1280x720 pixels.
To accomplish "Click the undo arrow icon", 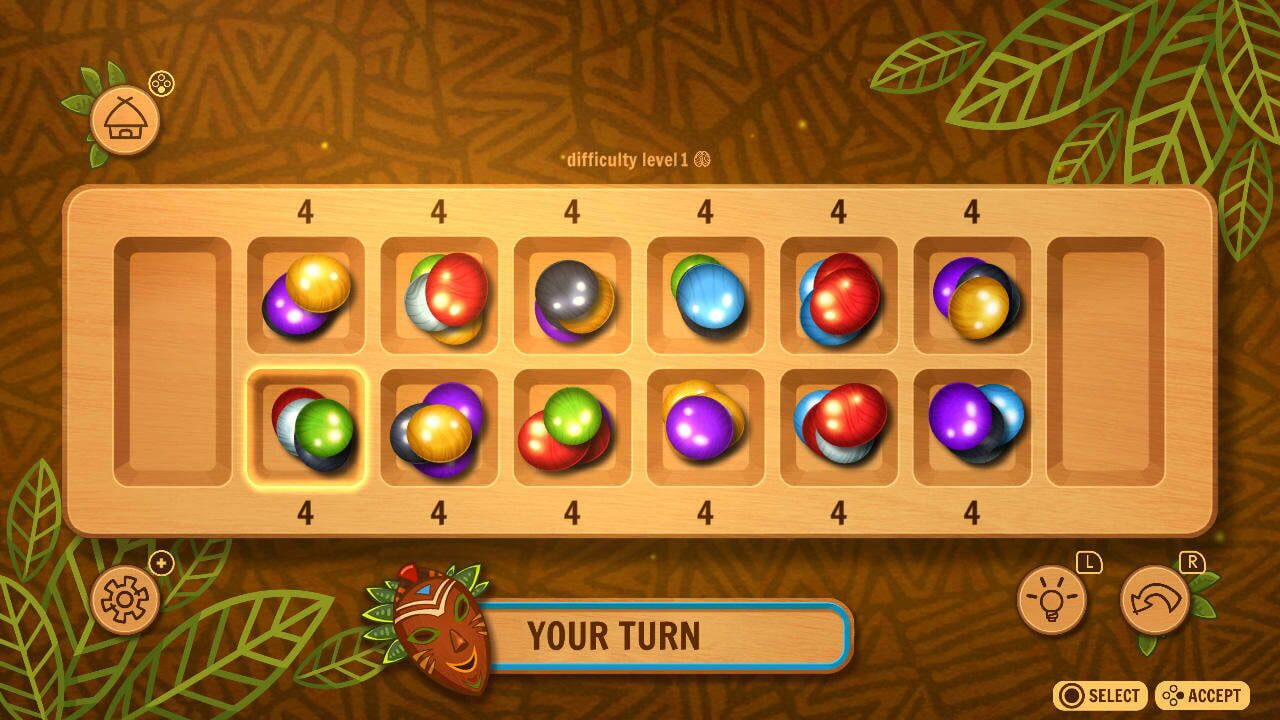I will [1152, 600].
